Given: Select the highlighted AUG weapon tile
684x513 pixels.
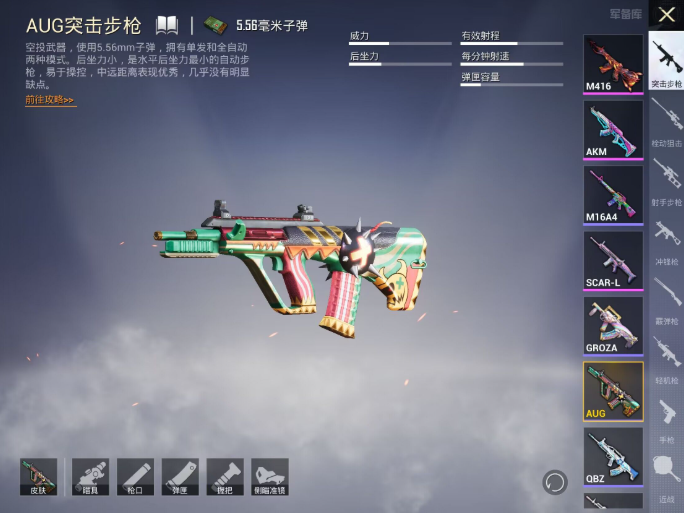Looking at the screenshot, I should coord(613,391).
